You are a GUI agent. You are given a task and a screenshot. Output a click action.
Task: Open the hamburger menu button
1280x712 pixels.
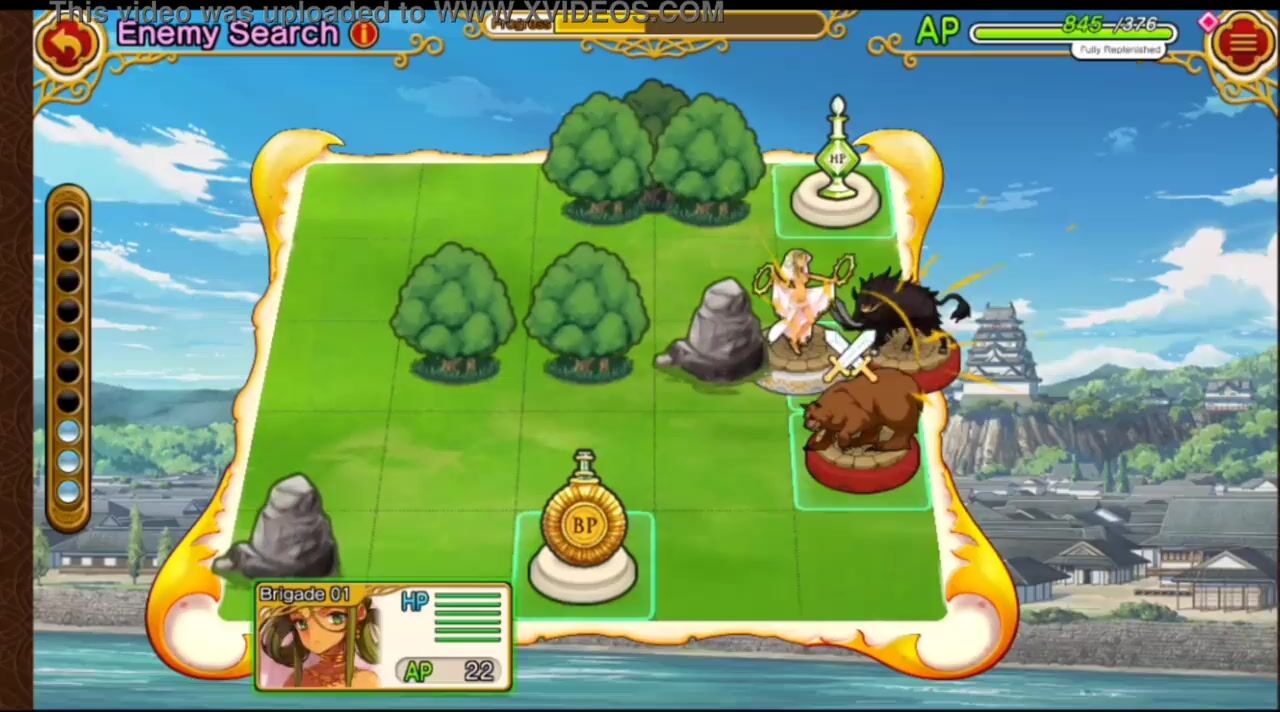[1241, 43]
